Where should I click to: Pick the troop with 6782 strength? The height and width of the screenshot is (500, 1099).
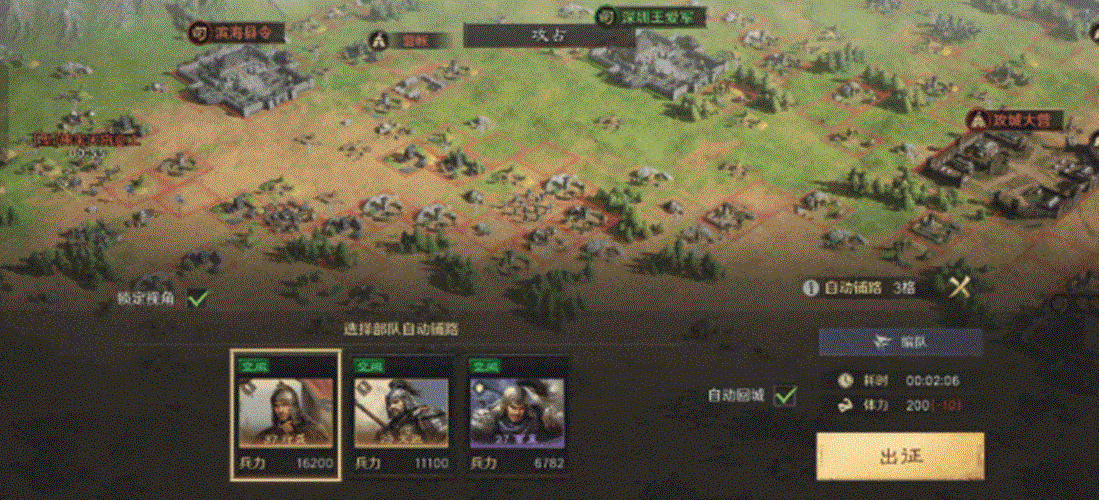[x=516, y=412]
